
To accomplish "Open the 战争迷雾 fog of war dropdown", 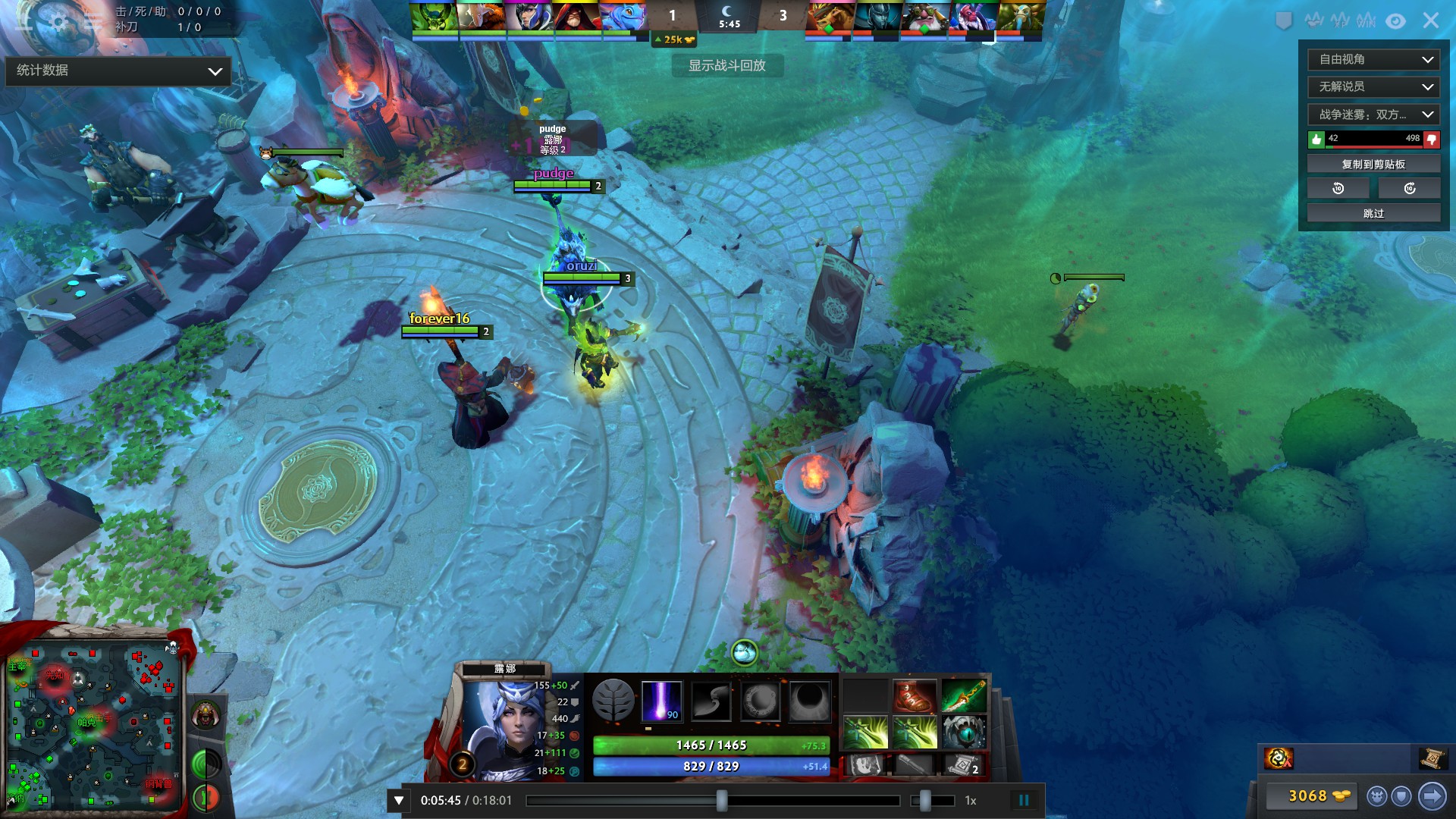I will tap(1373, 115).
